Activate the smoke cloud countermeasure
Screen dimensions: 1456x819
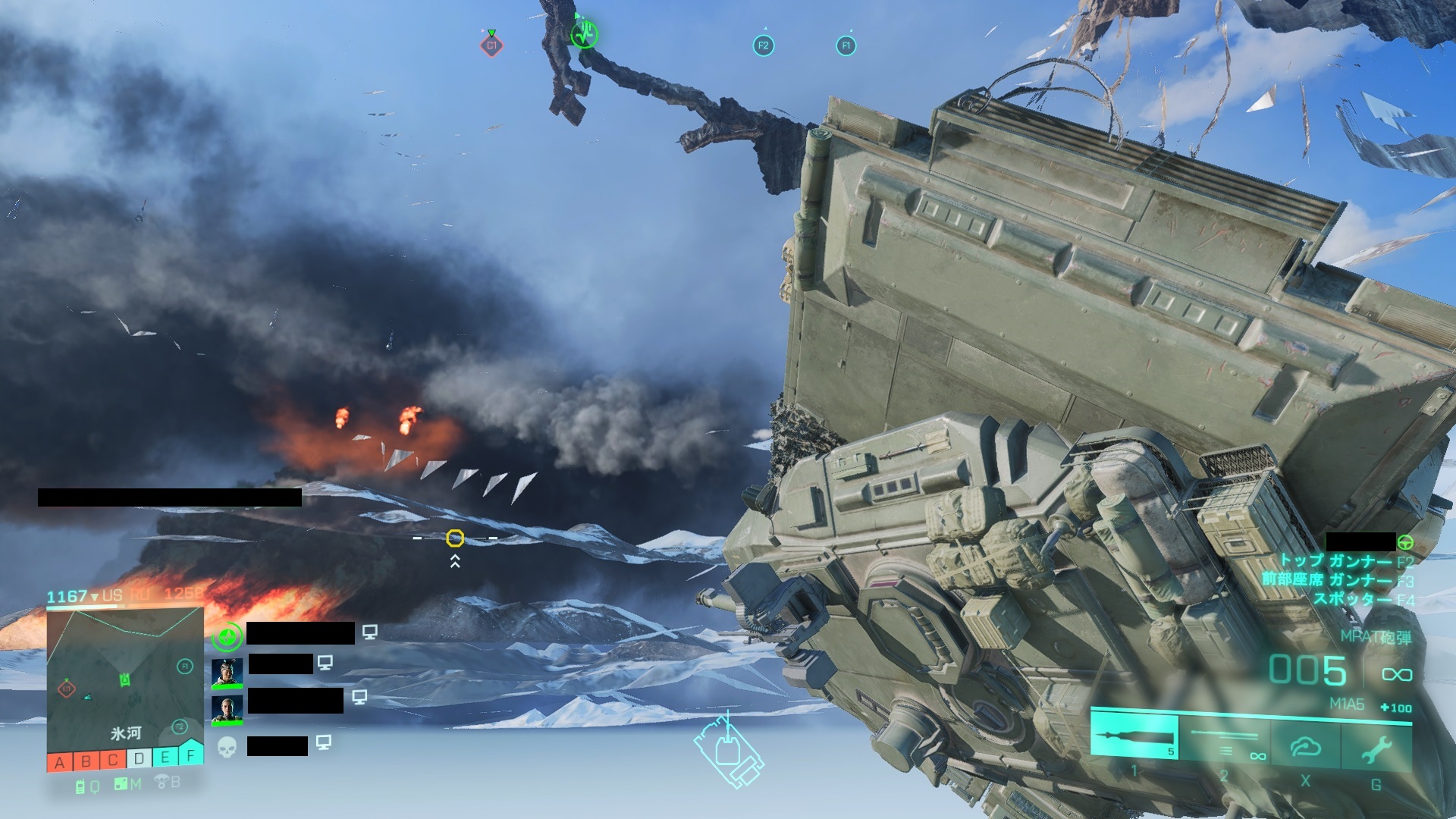1306,747
